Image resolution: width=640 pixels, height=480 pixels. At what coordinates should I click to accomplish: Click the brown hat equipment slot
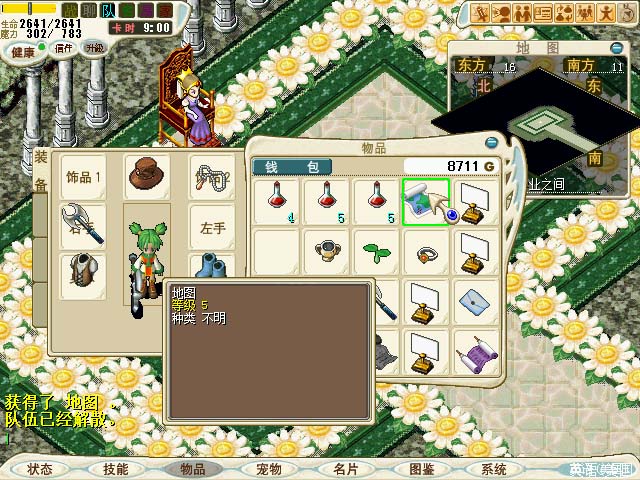147,175
